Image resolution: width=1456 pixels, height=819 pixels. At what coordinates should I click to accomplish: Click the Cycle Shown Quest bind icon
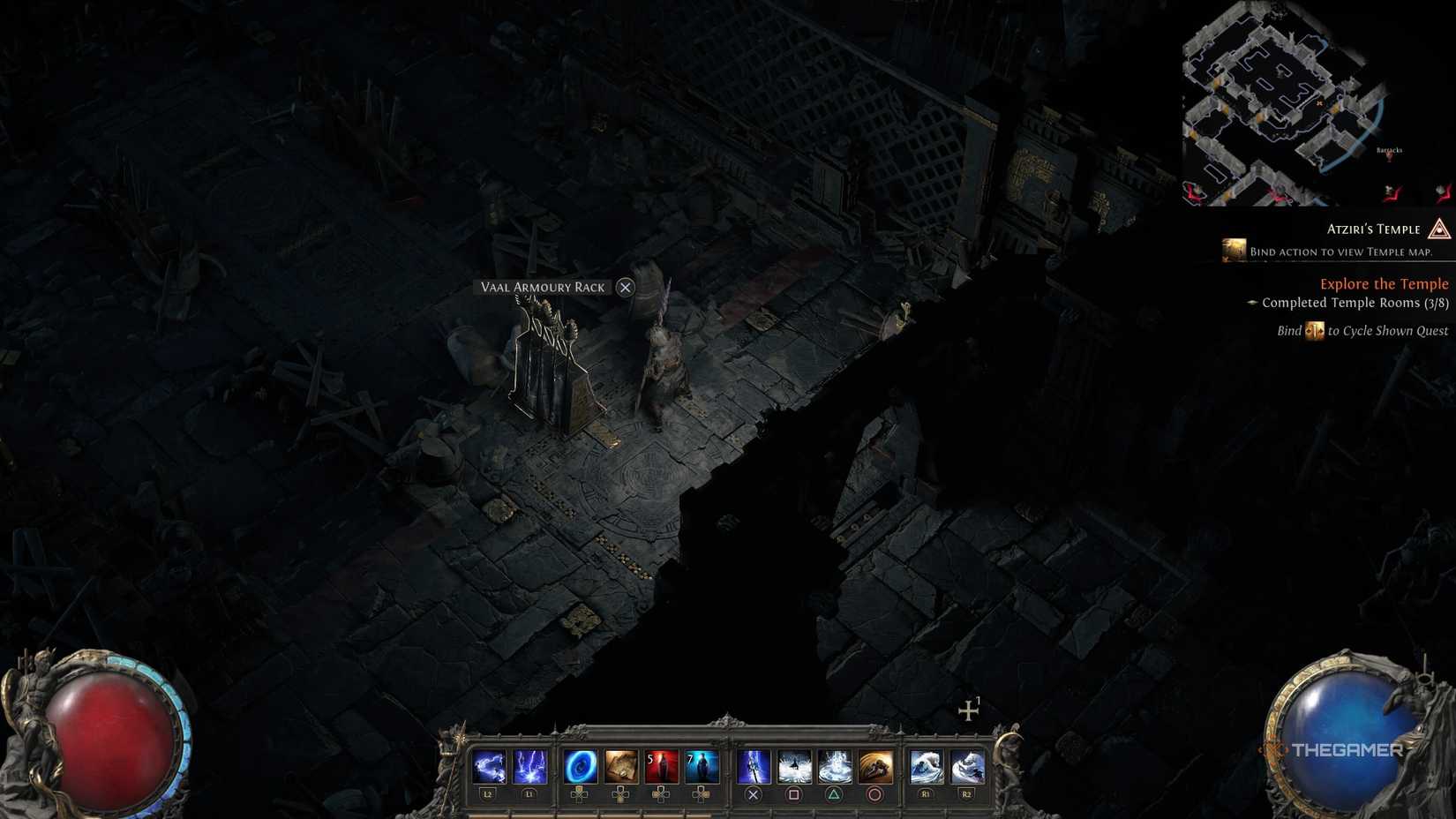tap(1314, 331)
